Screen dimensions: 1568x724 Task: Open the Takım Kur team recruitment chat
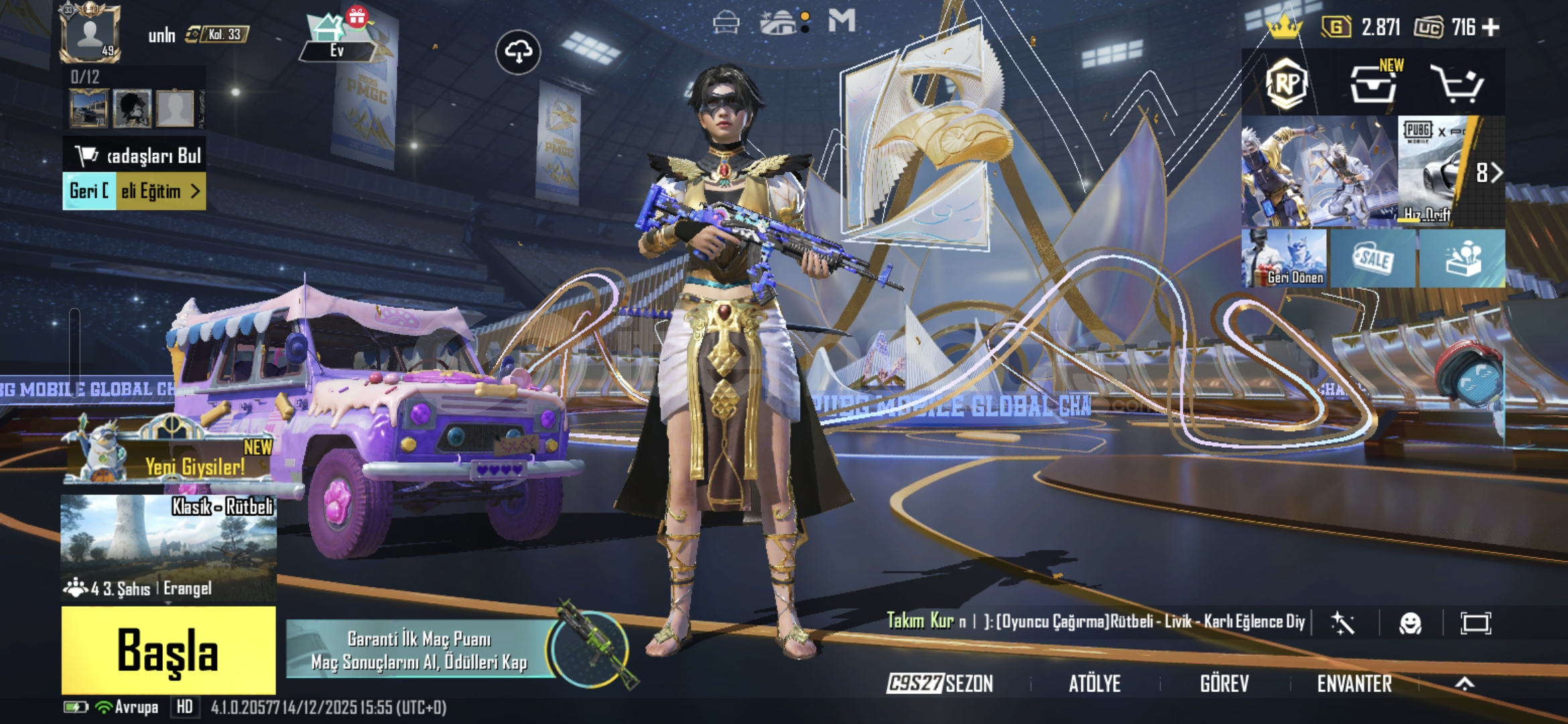click(x=1096, y=621)
